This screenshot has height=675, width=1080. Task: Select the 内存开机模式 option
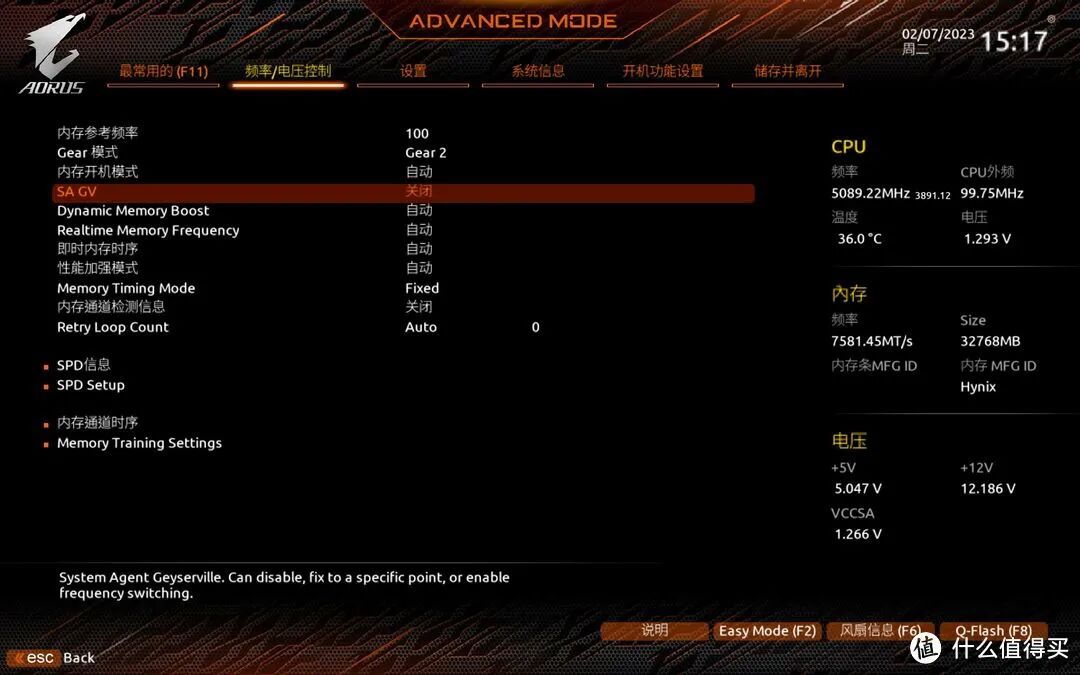coord(98,172)
